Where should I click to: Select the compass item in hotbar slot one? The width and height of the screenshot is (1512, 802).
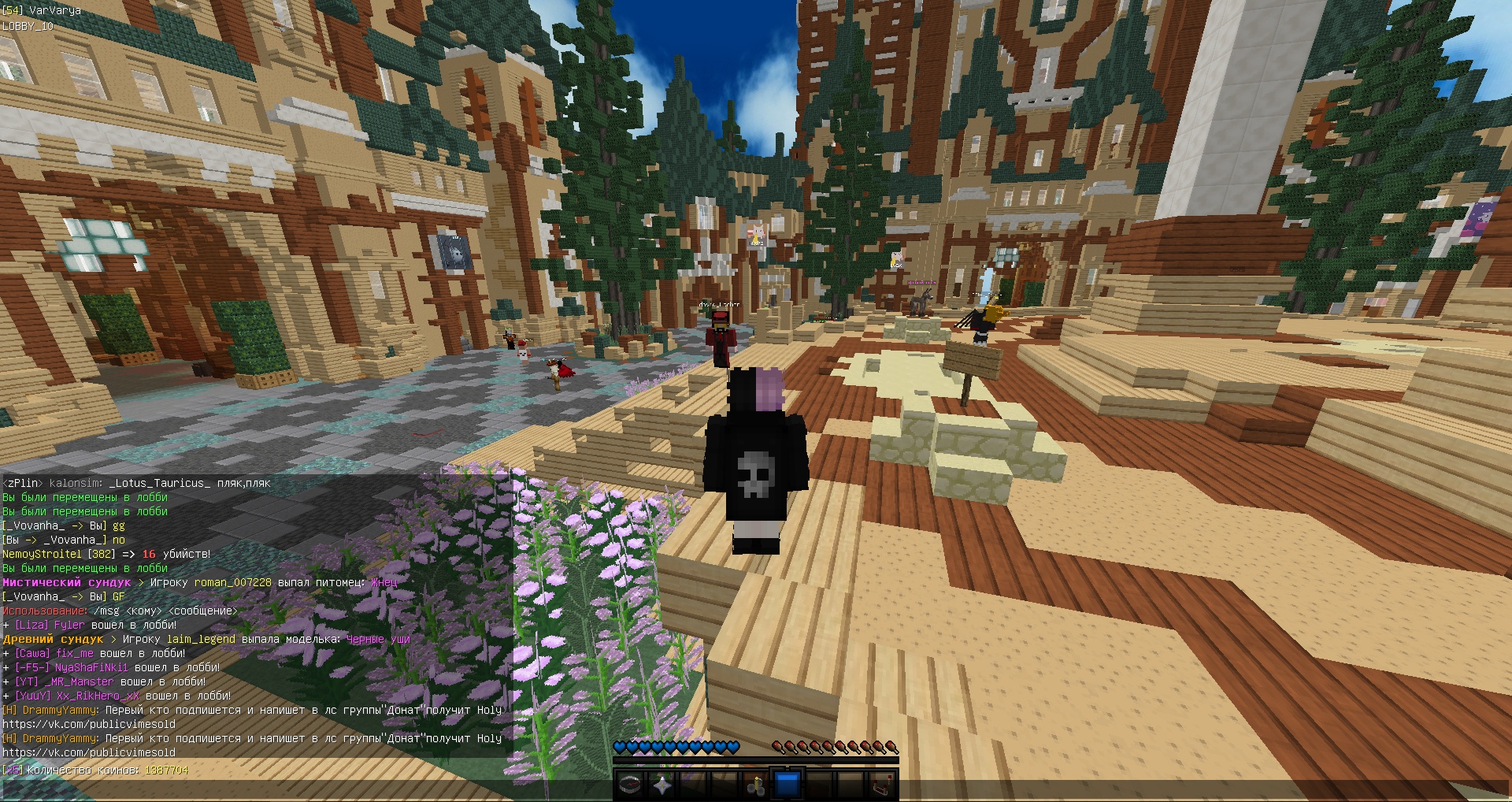630,785
